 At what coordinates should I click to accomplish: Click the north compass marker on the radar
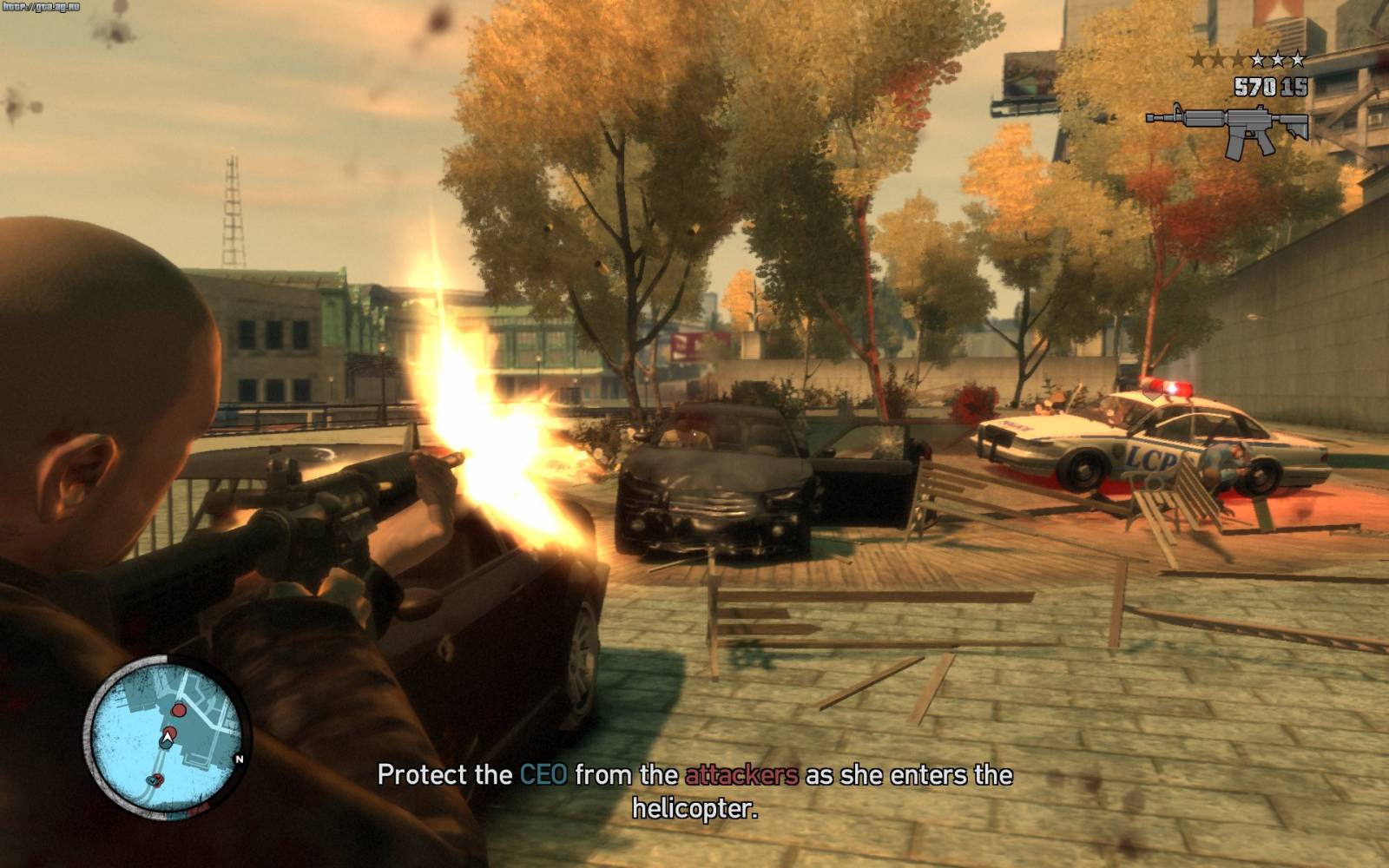click(x=240, y=759)
